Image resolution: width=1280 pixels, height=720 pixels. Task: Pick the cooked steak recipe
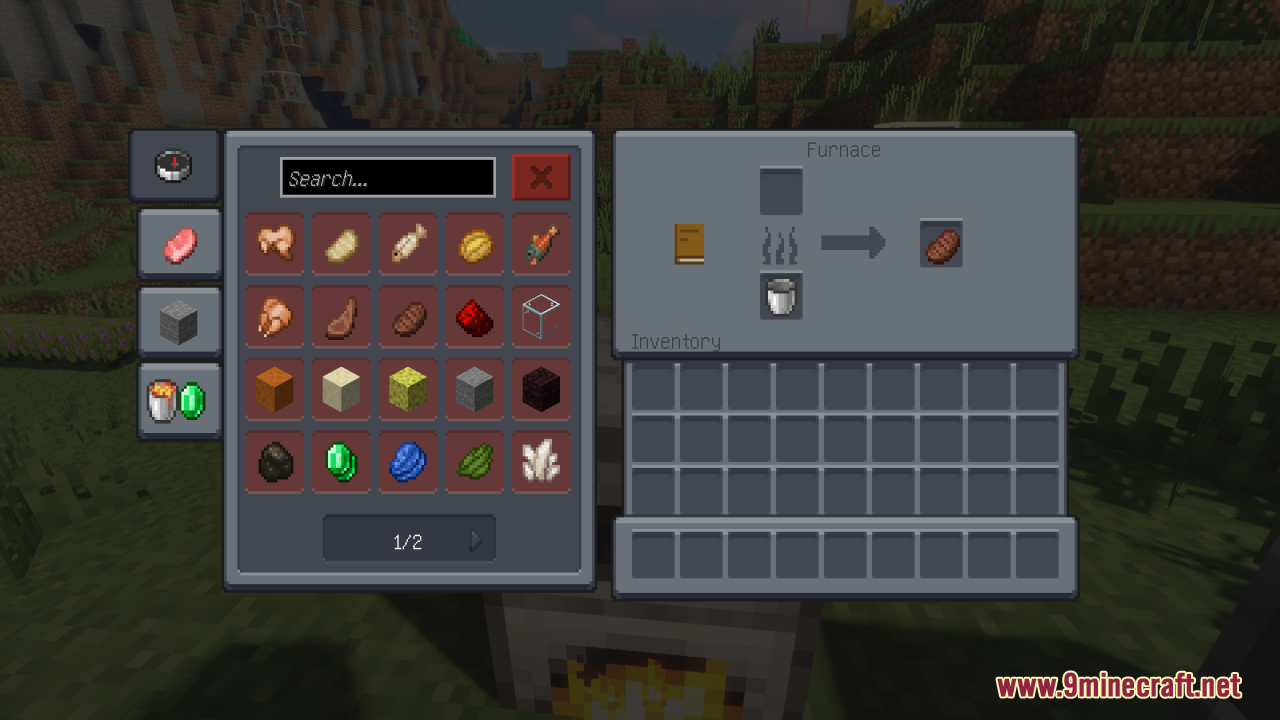tap(408, 317)
